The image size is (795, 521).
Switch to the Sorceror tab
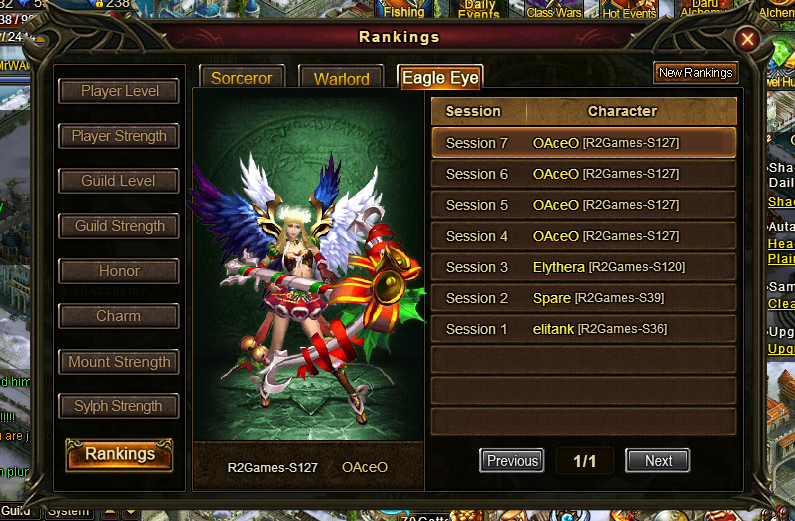coord(242,78)
